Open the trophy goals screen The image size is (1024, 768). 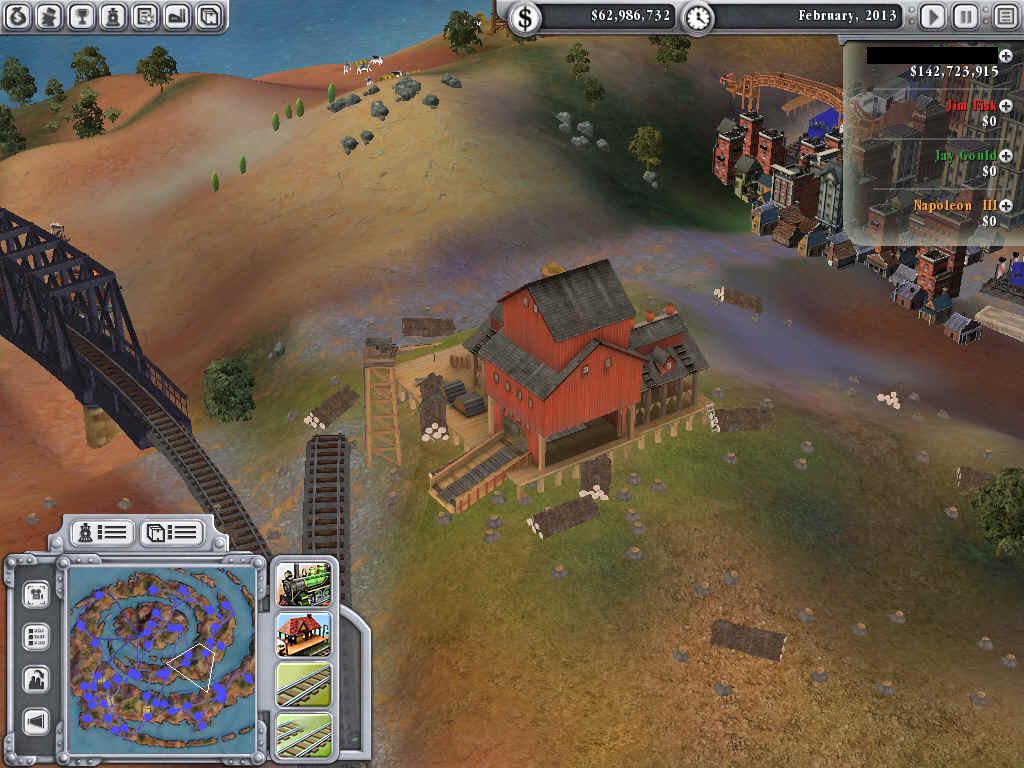point(81,16)
